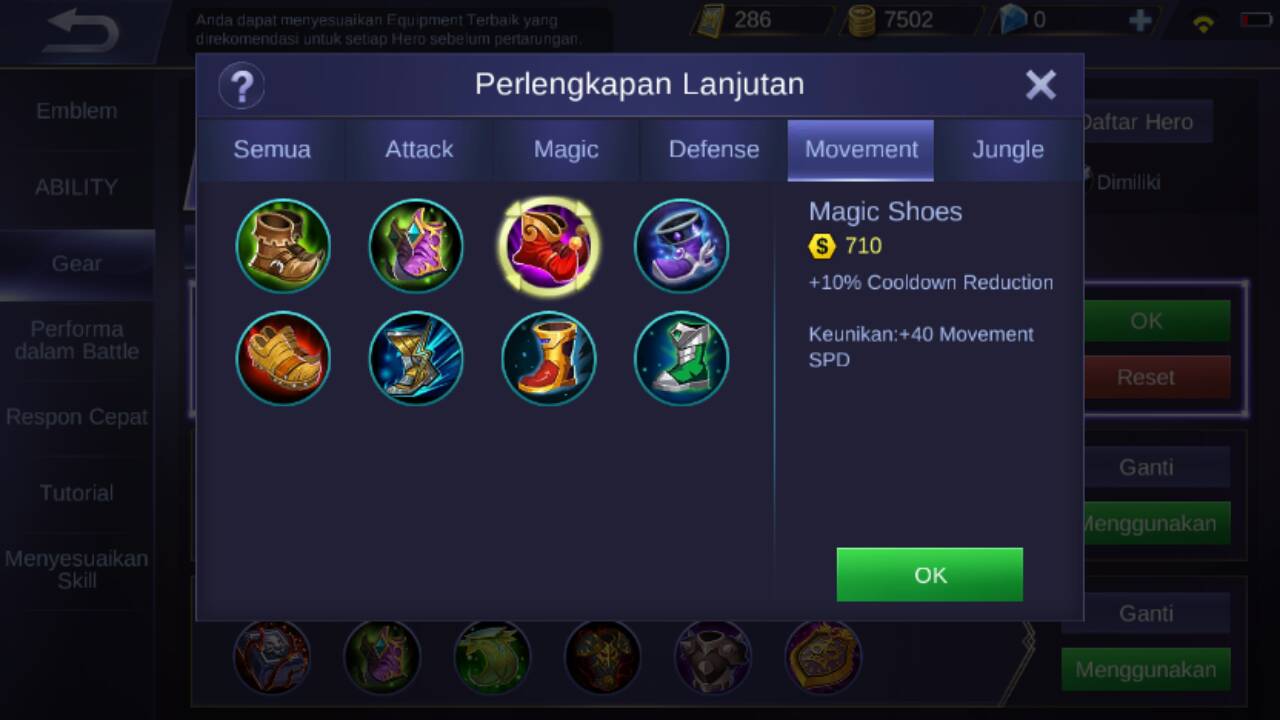Show the Magic equipment tab
Image resolution: width=1280 pixels, height=720 pixels.
point(566,150)
